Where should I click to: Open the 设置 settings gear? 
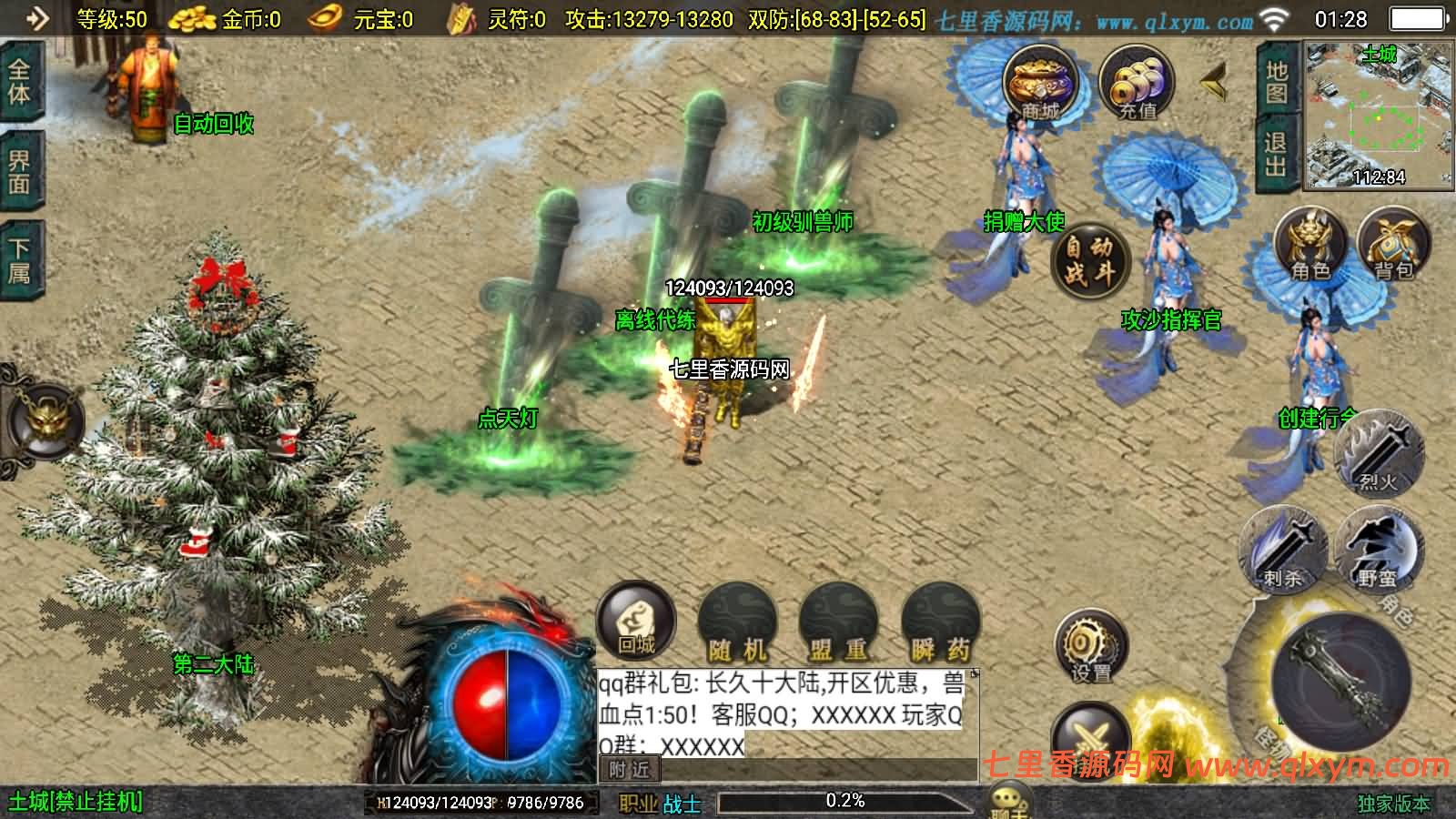[x=1090, y=649]
